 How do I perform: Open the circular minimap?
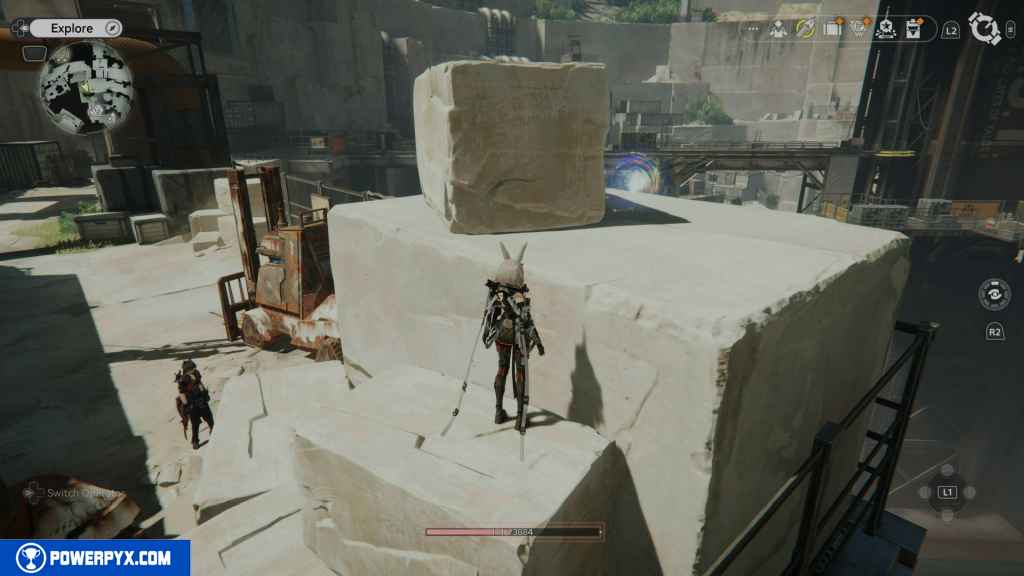click(87, 86)
